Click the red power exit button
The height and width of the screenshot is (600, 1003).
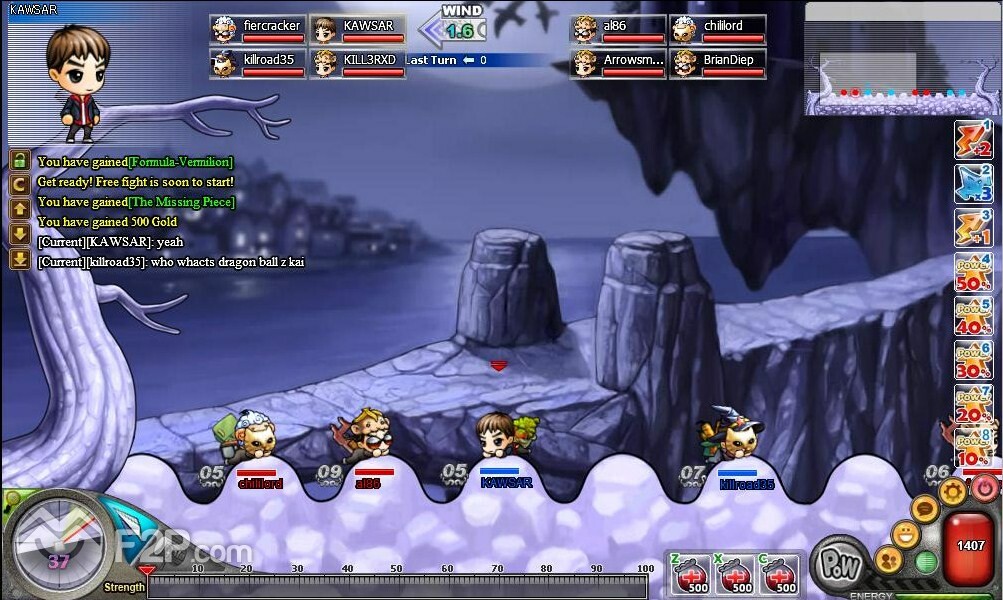pos(986,488)
